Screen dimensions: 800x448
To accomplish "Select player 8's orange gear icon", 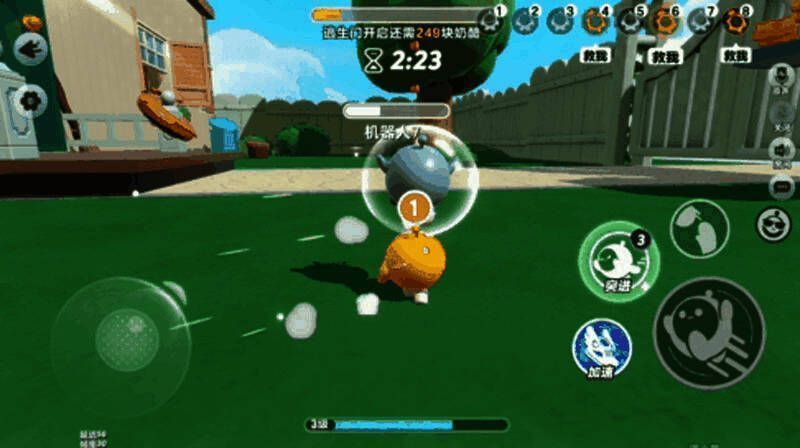I will (735, 21).
